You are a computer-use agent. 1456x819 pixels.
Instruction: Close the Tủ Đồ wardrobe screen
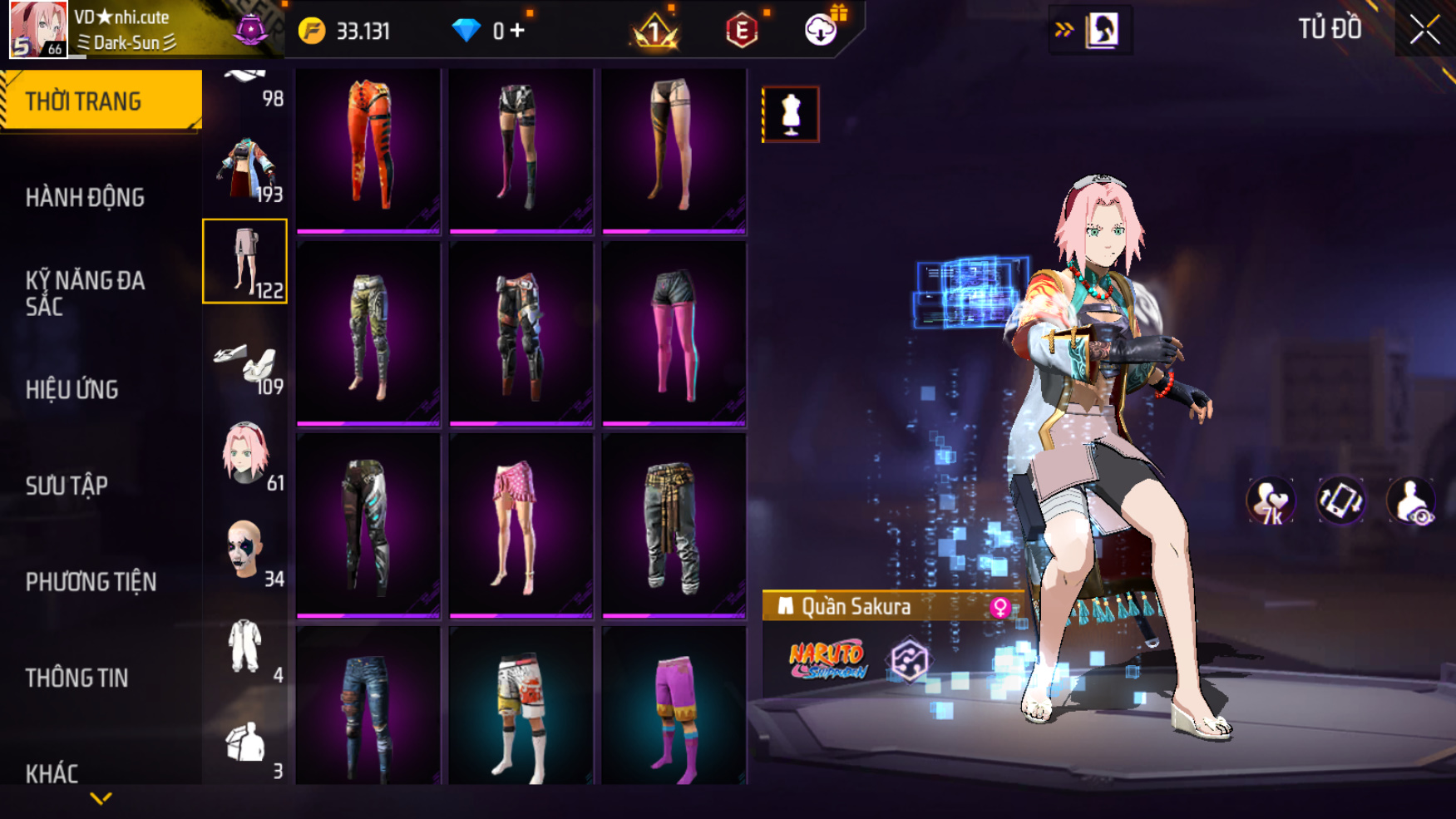pyautogui.click(x=1424, y=30)
